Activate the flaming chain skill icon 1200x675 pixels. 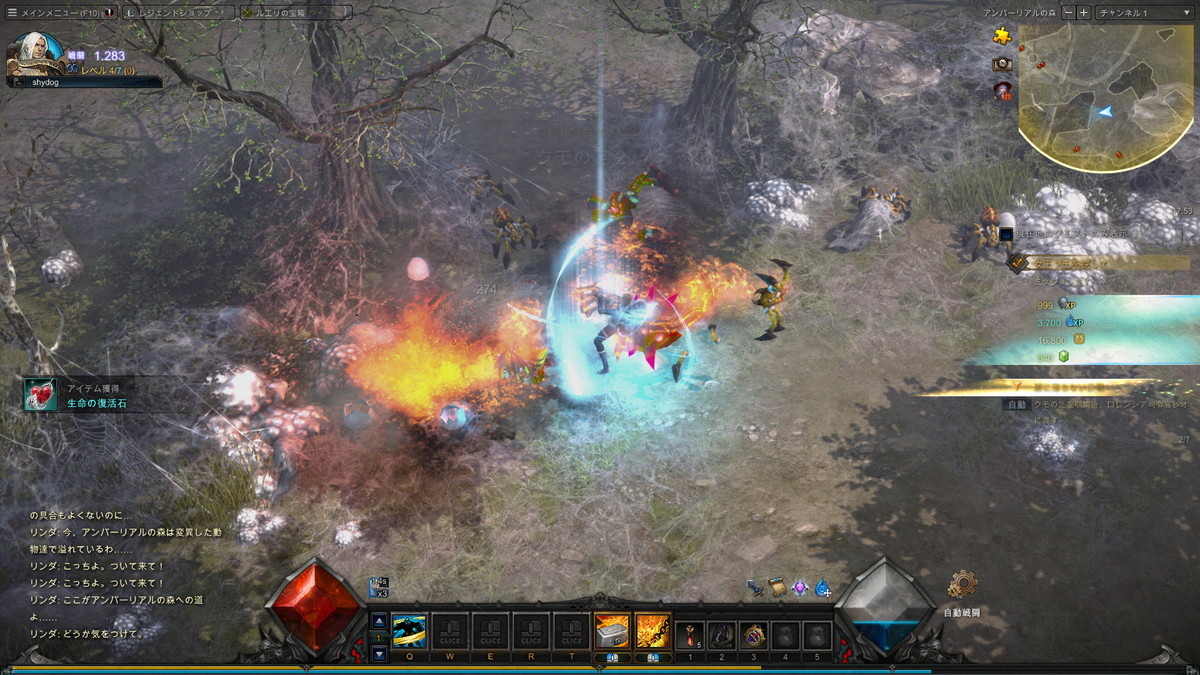[653, 631]
